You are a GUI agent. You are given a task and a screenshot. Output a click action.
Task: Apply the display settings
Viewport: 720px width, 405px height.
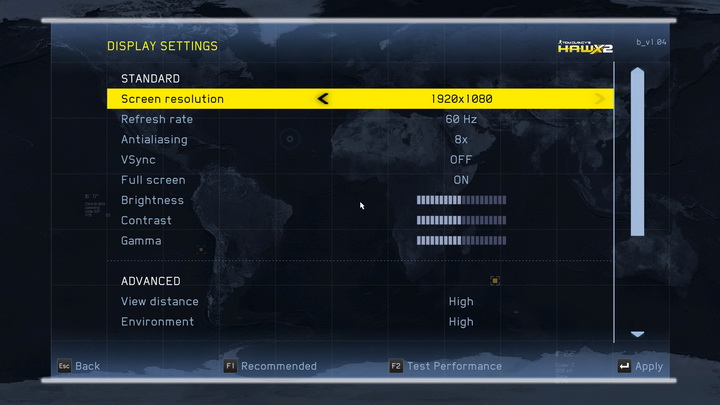(x=640, y=366)
